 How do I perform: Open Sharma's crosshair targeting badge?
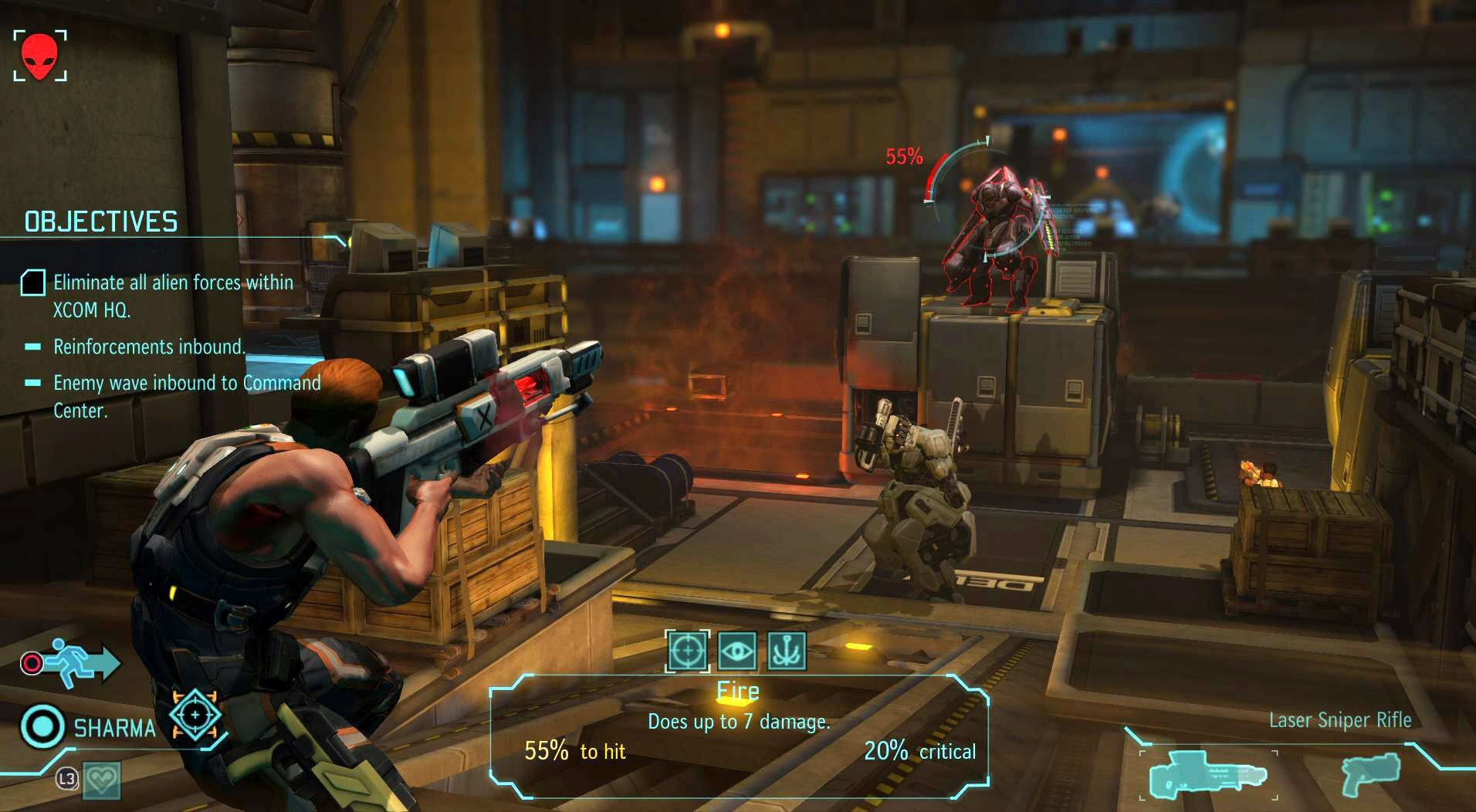click(195, 716)
